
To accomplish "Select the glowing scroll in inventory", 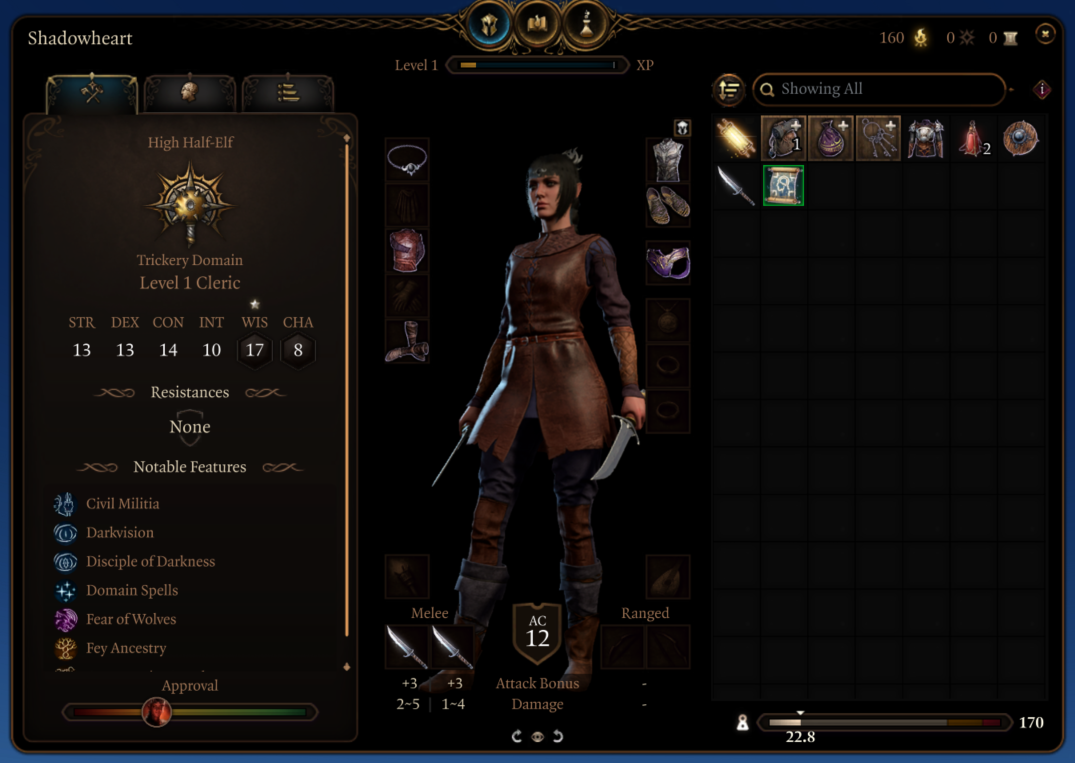I will (x=736, y=139).
